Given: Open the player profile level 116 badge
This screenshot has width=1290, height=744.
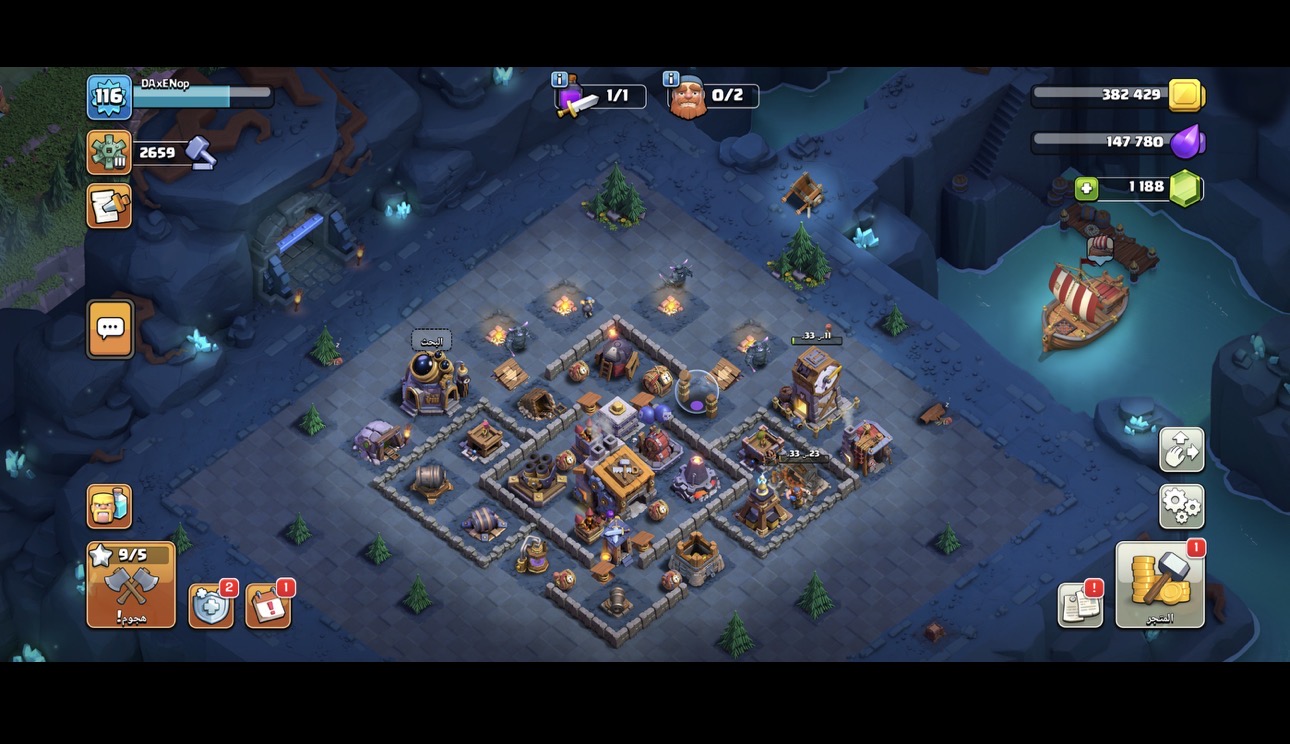Looking at the screenshot, I should tap(109, 97).
